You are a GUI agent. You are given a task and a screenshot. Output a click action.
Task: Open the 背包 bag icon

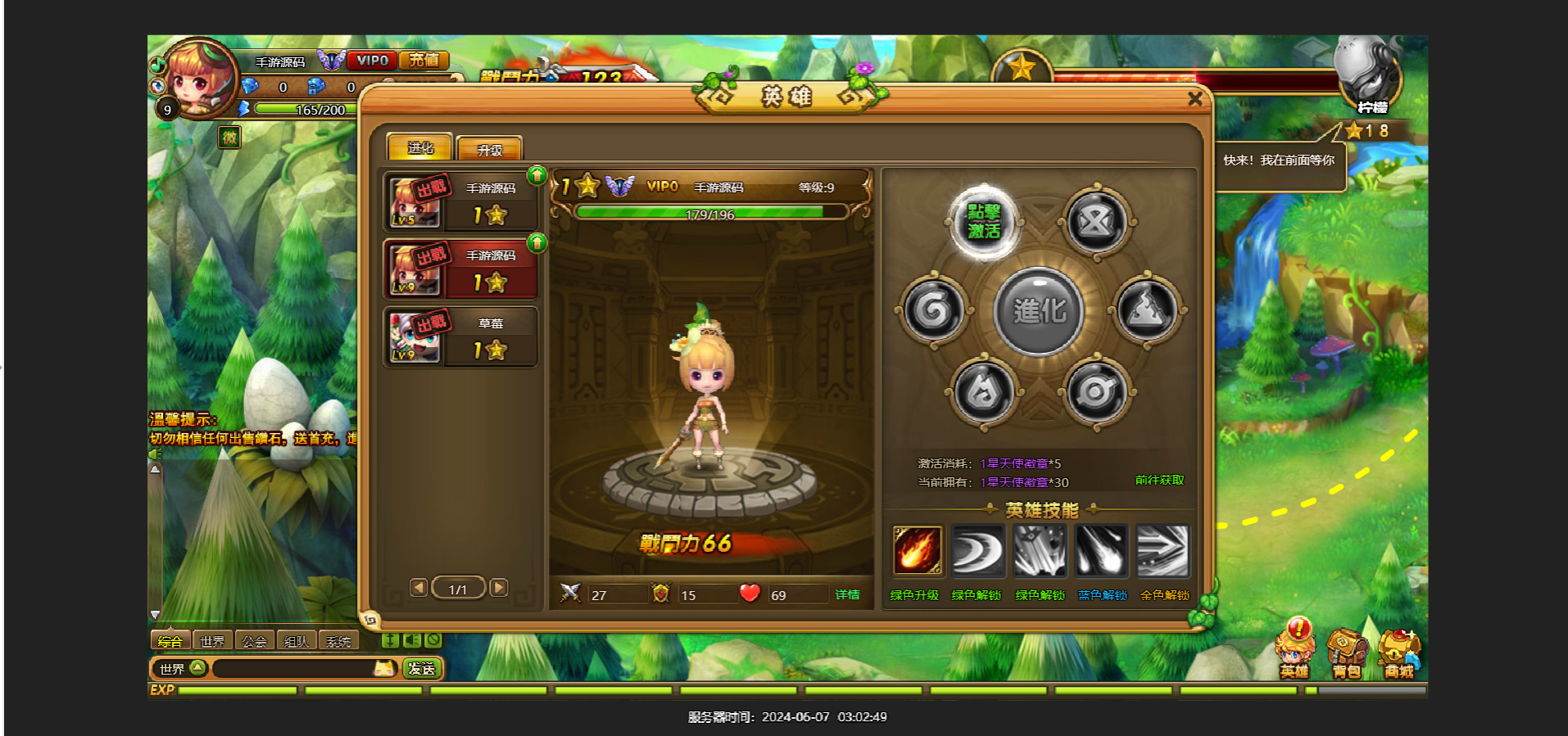coord(1346,654)
